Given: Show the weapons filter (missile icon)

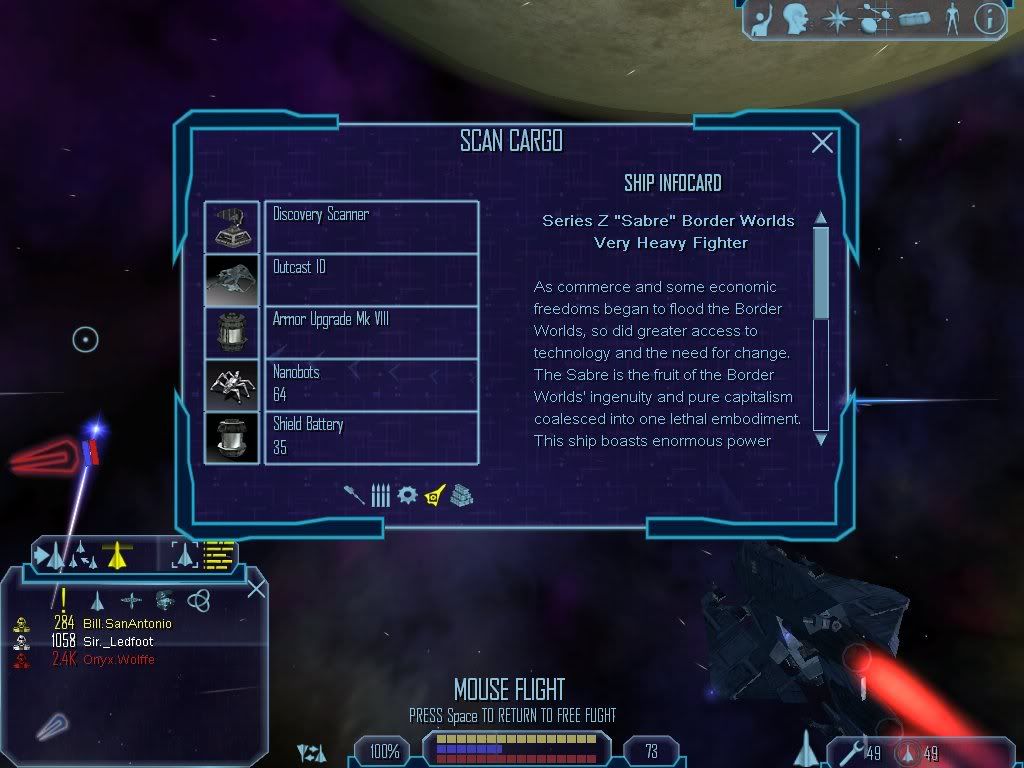Looking at the screenshot, I should (x=354, y=495).
